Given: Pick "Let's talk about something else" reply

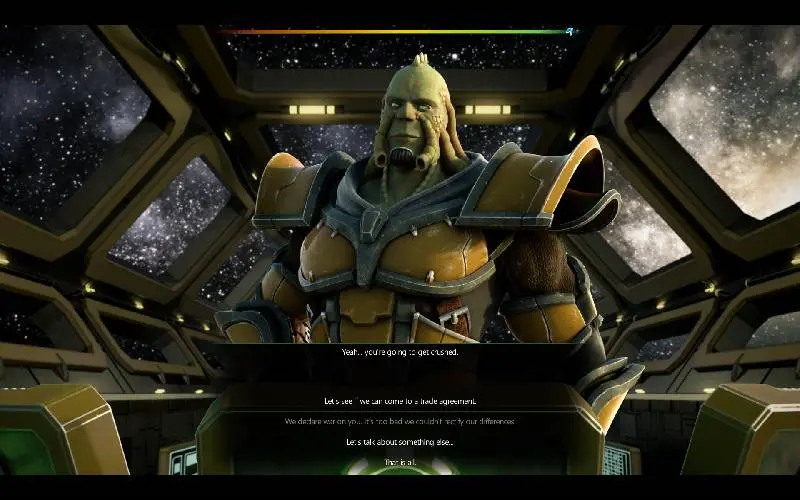Looking at the screenshot, I should pos(399,441).
